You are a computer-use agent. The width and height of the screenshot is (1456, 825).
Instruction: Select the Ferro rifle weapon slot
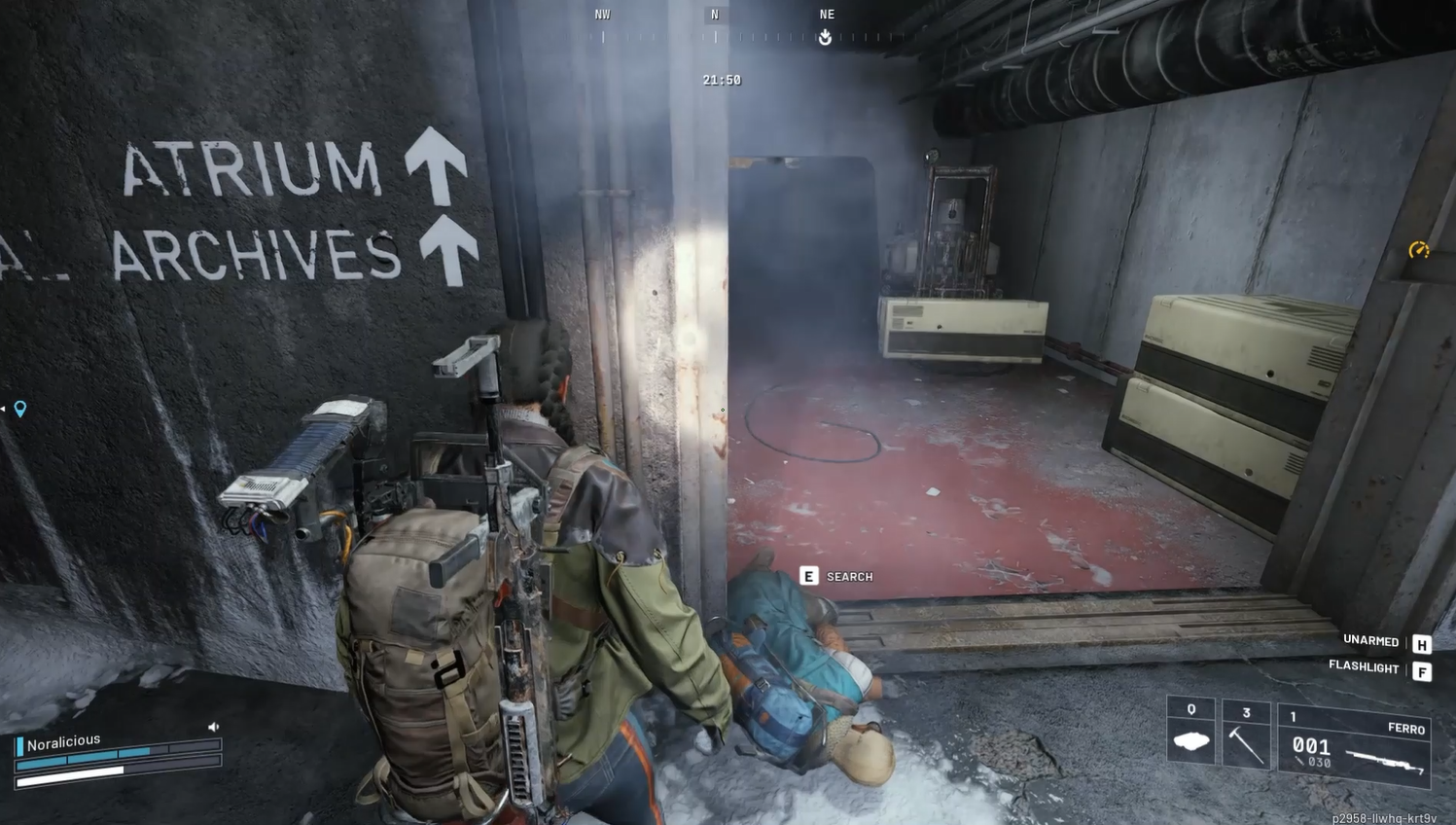pos(1354,743)
